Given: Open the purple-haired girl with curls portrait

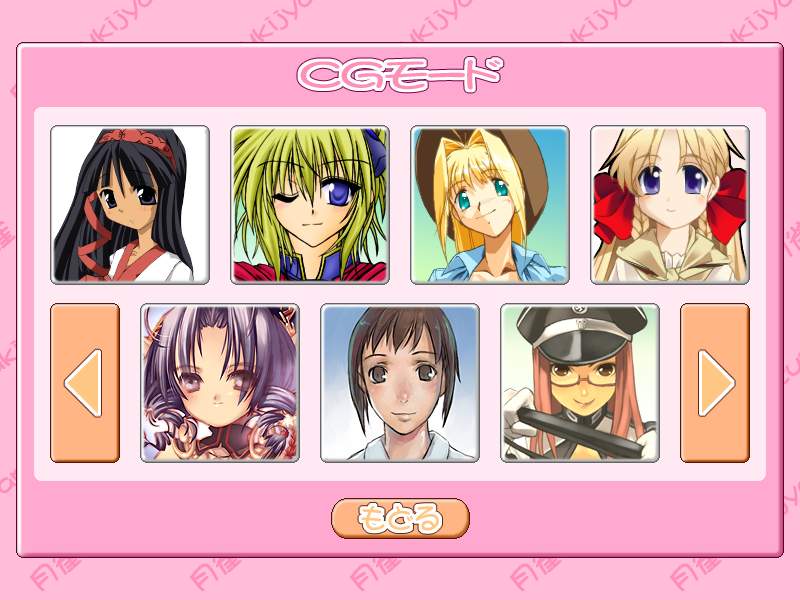Looking at the screenshot, I should pos(220,383).
